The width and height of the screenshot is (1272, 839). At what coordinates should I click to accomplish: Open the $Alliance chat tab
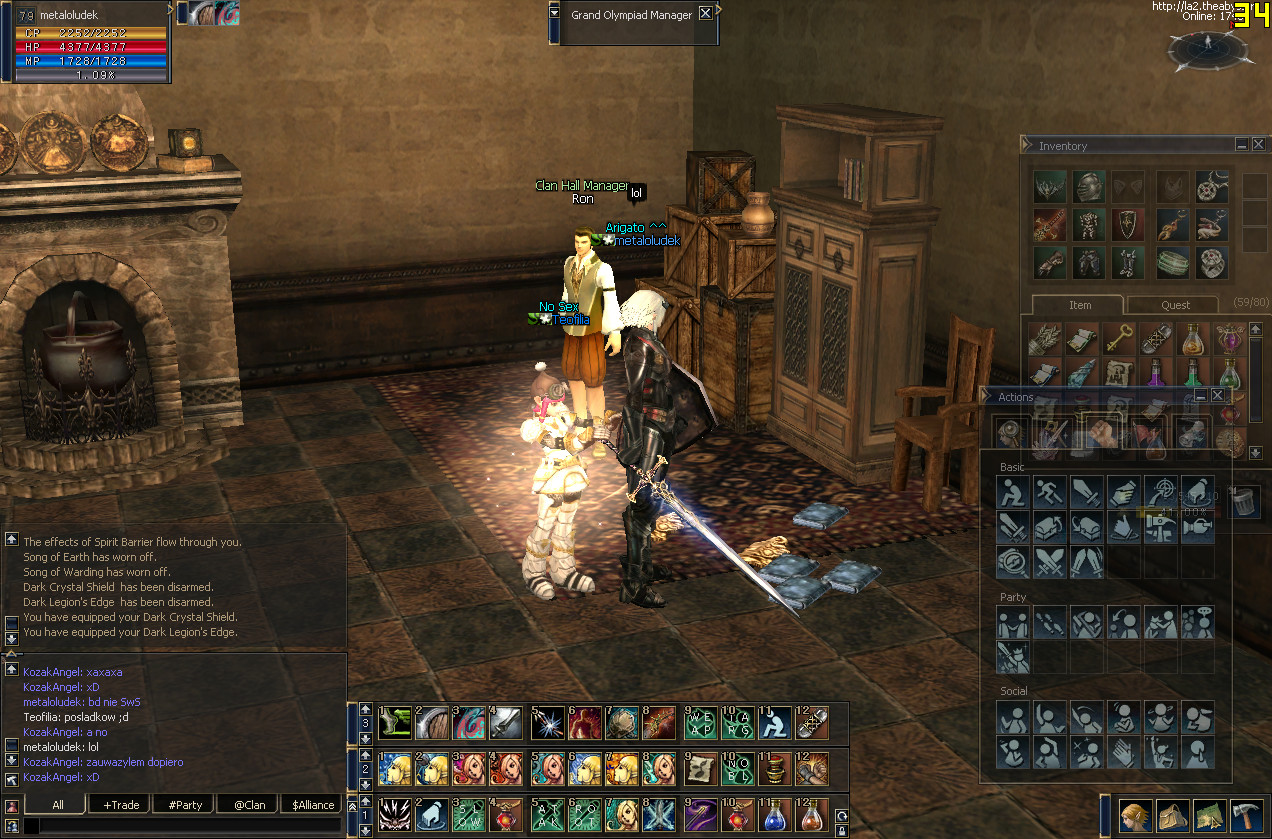(x=313, y=805)
